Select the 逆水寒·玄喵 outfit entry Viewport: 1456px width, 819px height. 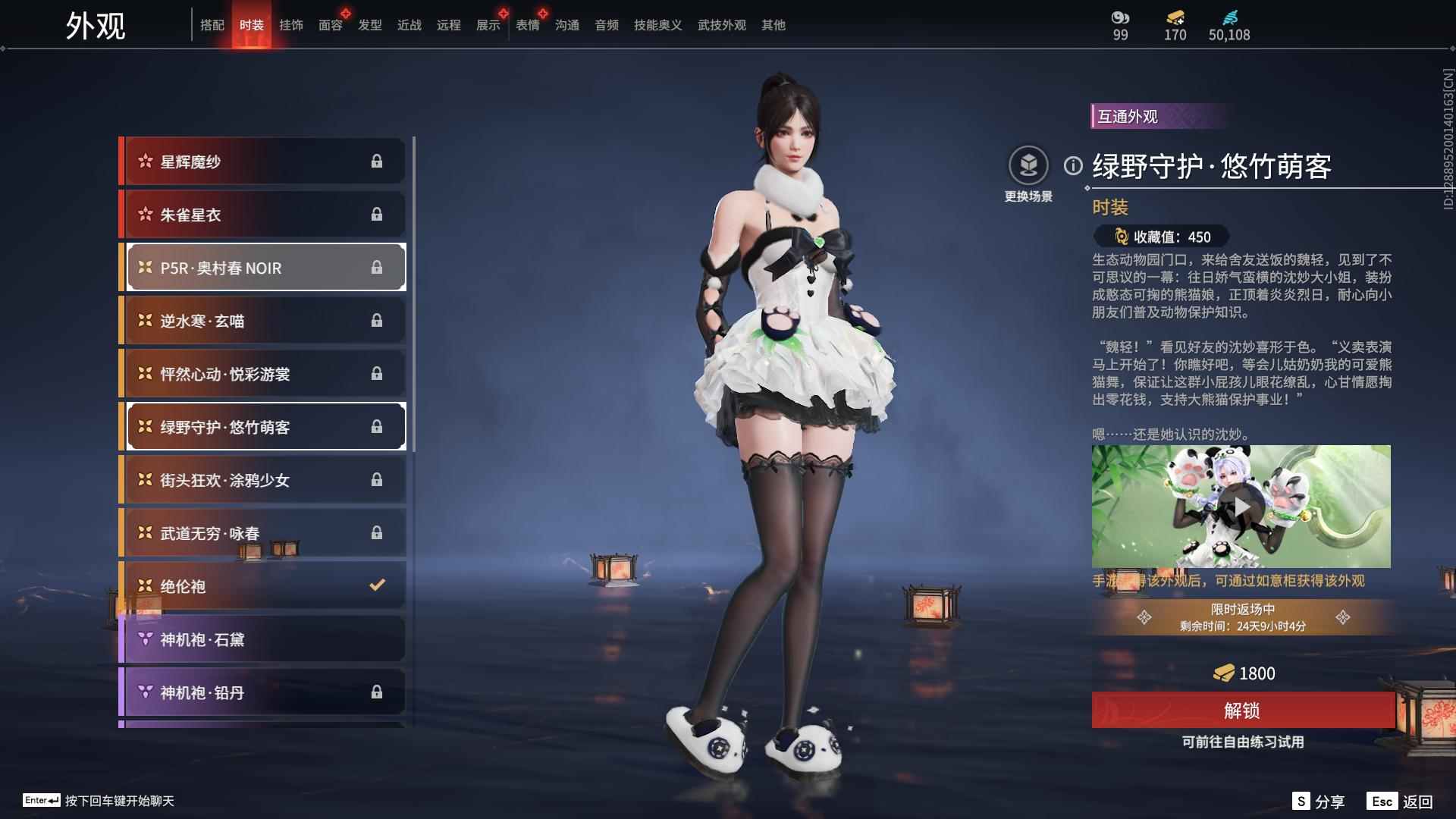click(x=262, y=321)
